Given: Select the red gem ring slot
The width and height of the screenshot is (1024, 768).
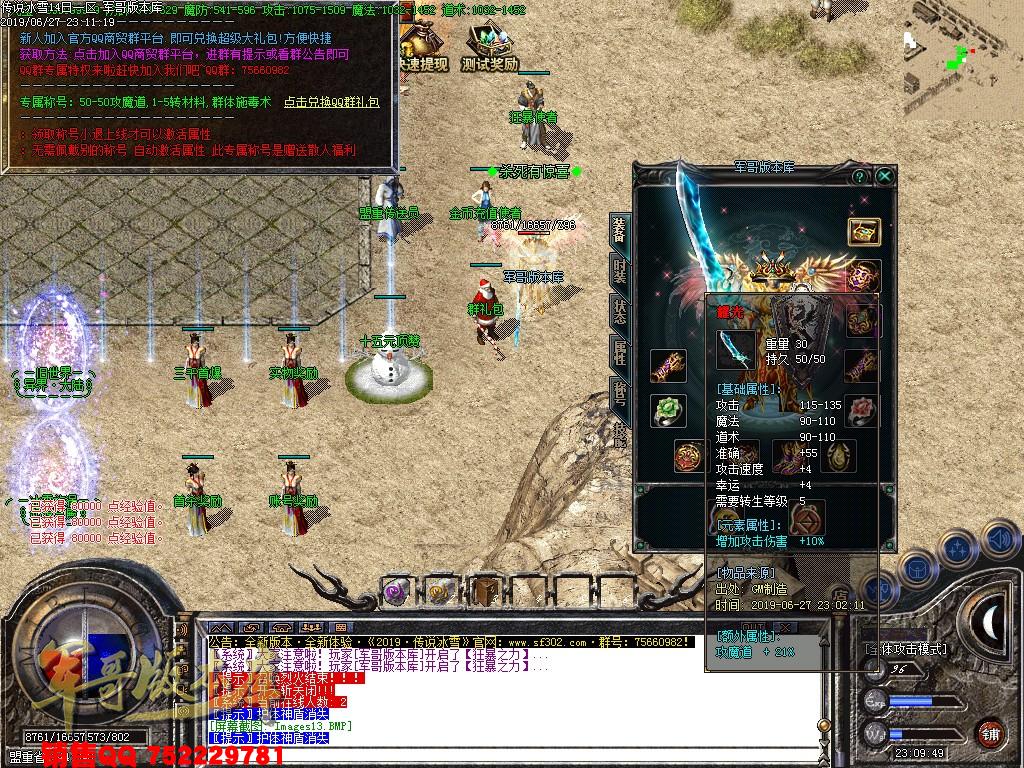Looking at the screenshot, I should 862,410.
